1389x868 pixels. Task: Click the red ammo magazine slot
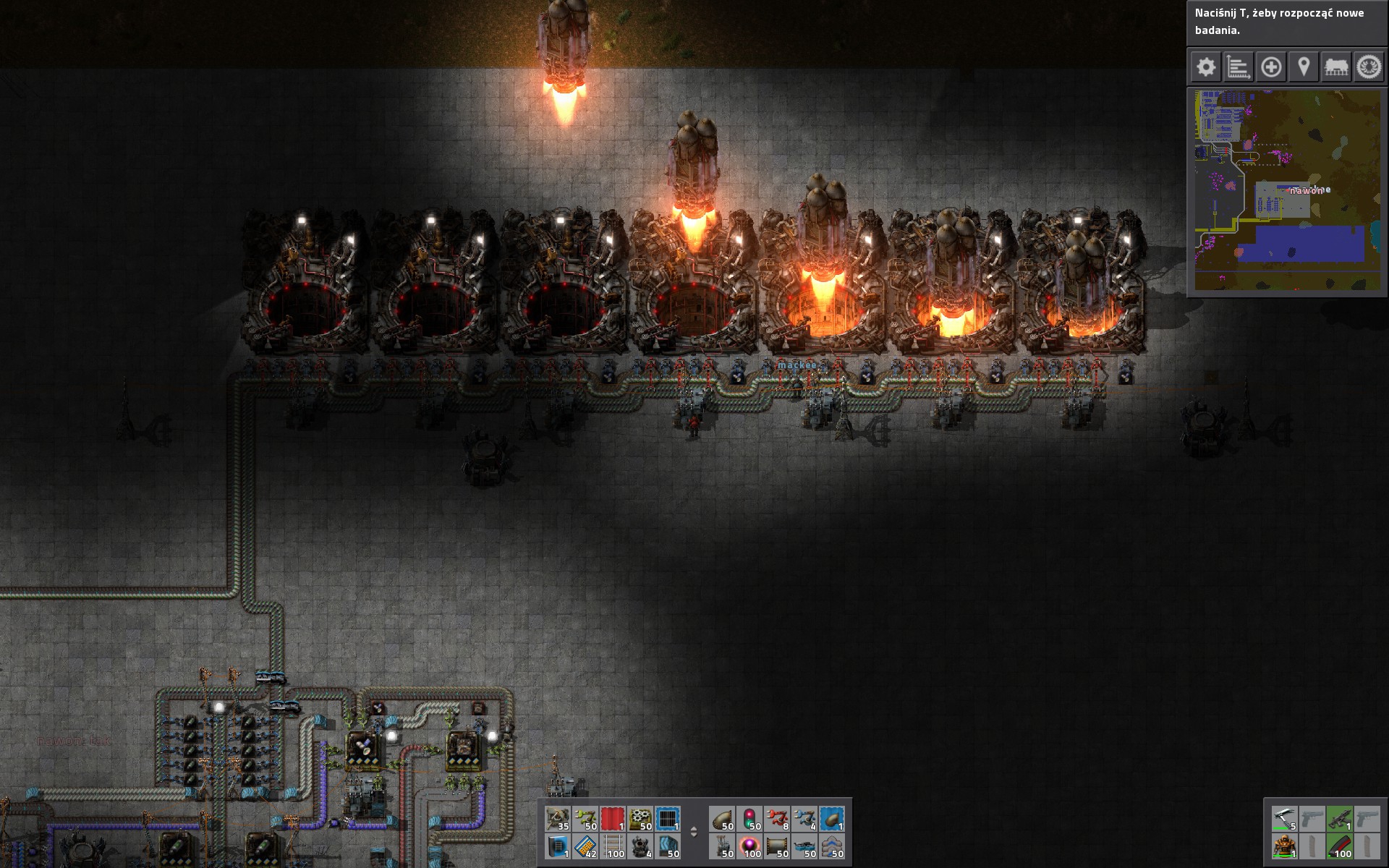coord(1340,846)
